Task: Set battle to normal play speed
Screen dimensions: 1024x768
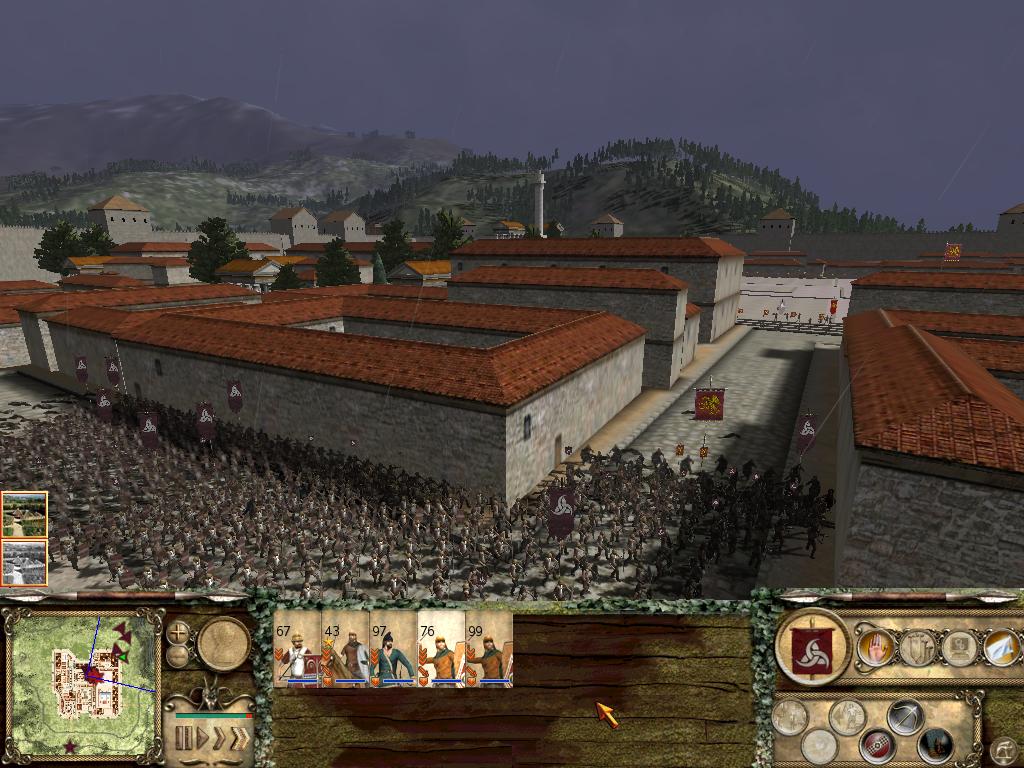Action: pos(201,739)
